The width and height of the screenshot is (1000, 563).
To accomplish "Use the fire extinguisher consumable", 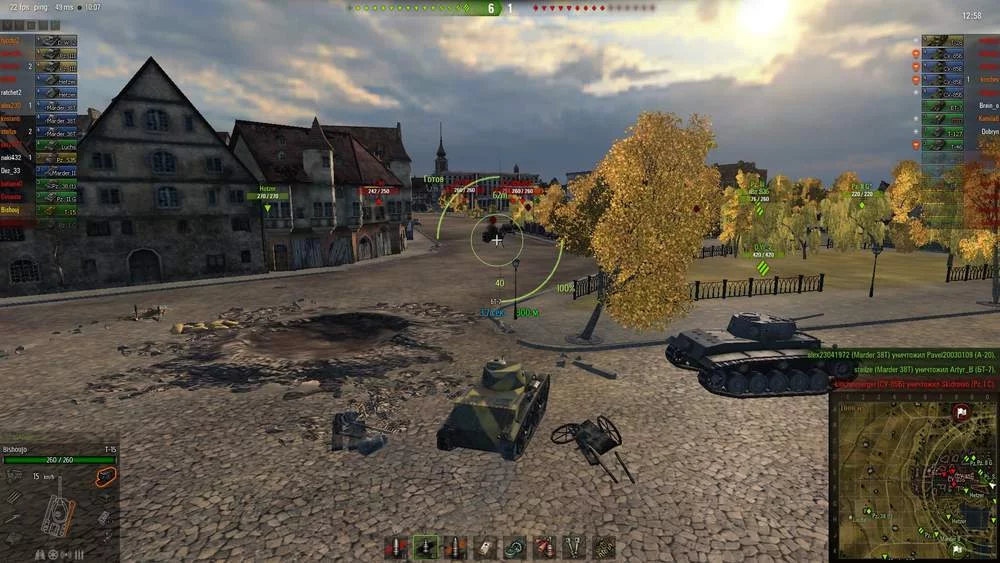I will (544, 548).
